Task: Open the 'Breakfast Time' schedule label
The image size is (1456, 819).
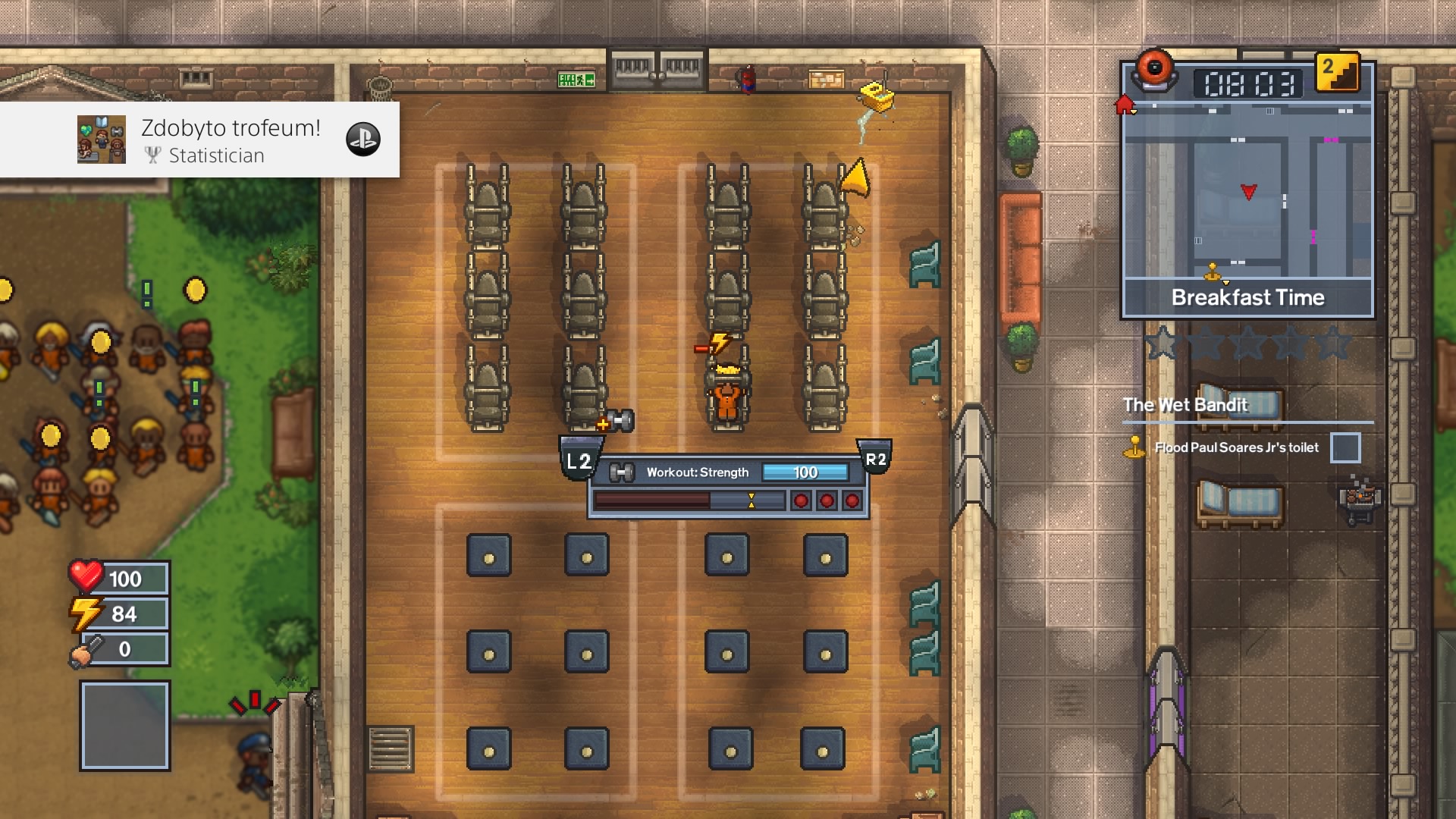Action: (x=1248, y=297)
